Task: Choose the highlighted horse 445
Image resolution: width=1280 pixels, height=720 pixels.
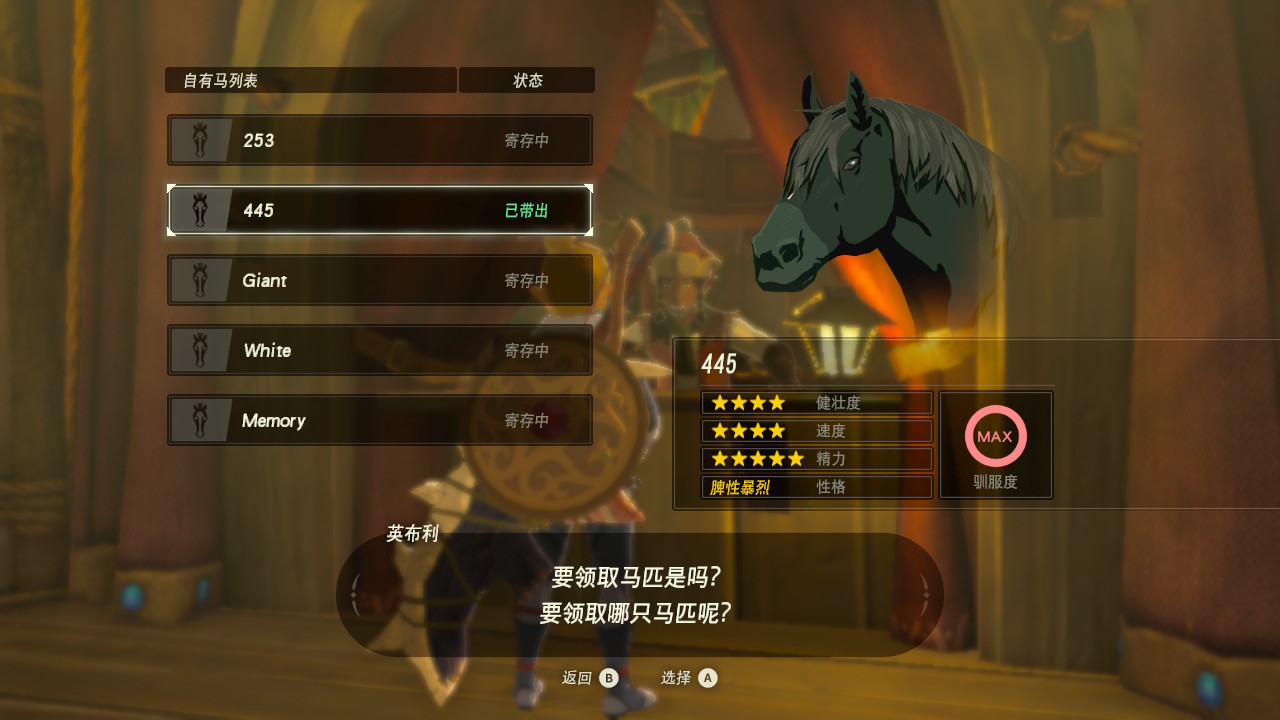Action: (380, 210)
